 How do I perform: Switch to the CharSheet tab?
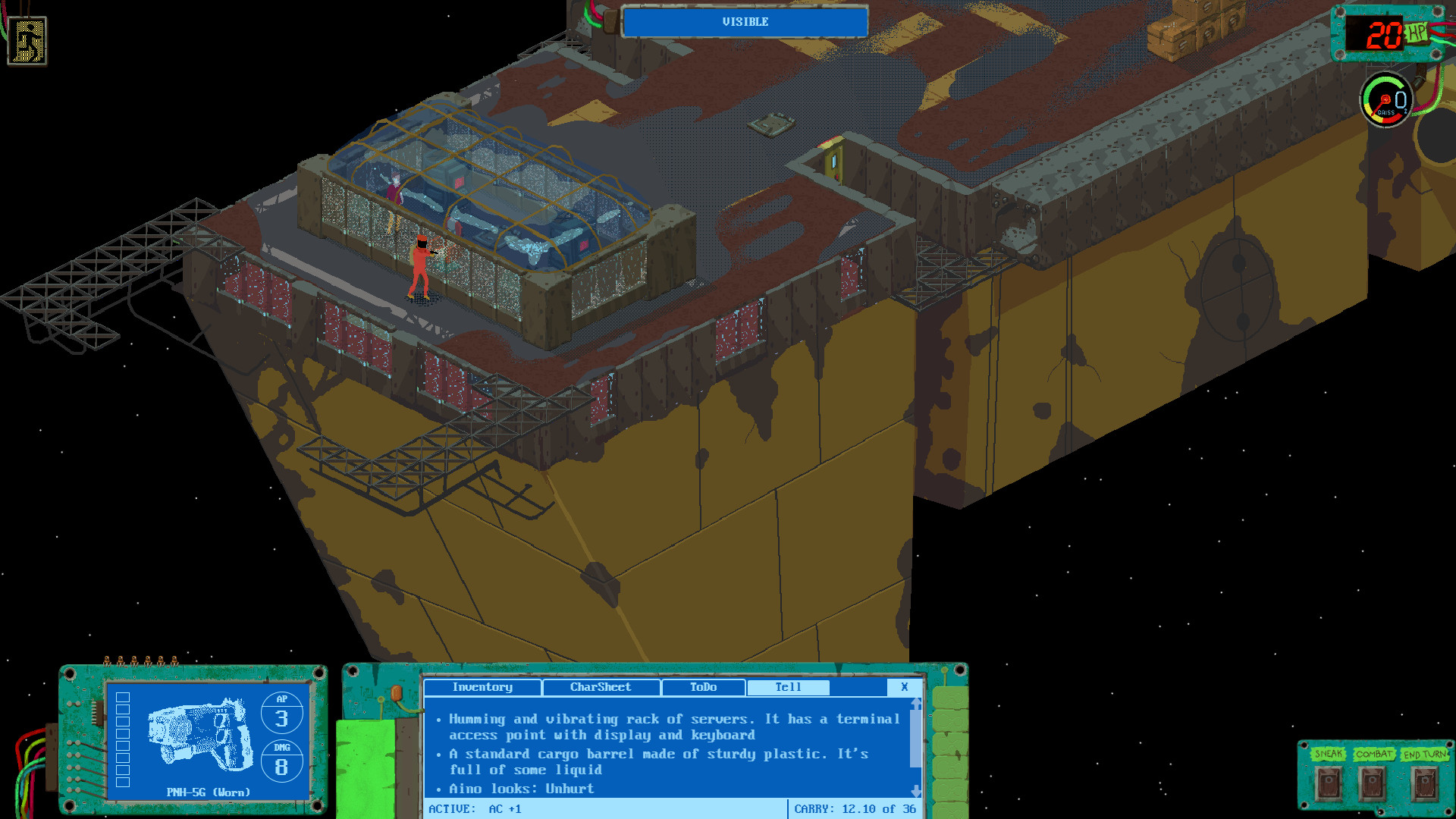coord(601,688)
